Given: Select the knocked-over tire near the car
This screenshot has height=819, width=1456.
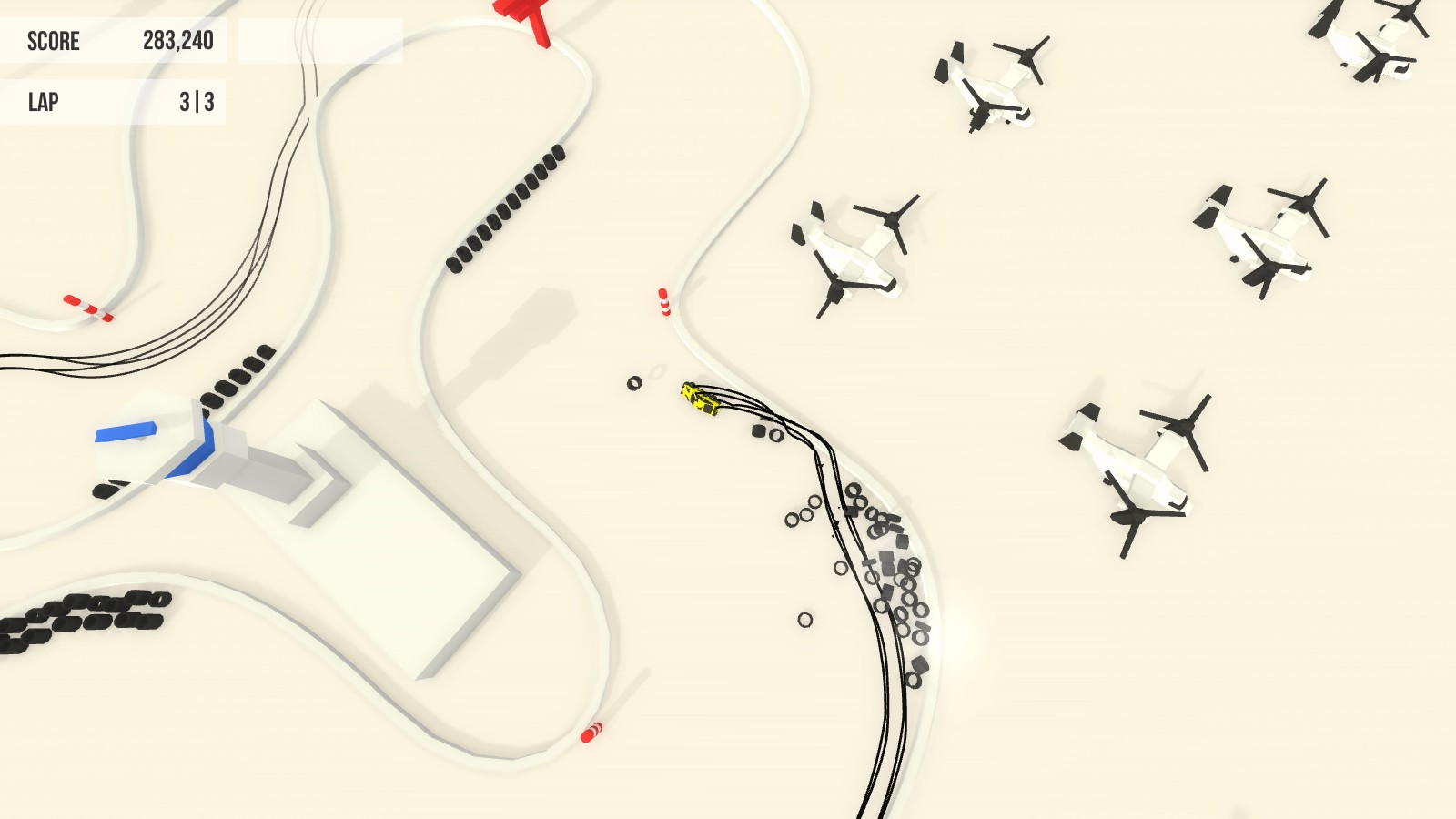Looking at the screenshot, I should click(x=632, y=383).
